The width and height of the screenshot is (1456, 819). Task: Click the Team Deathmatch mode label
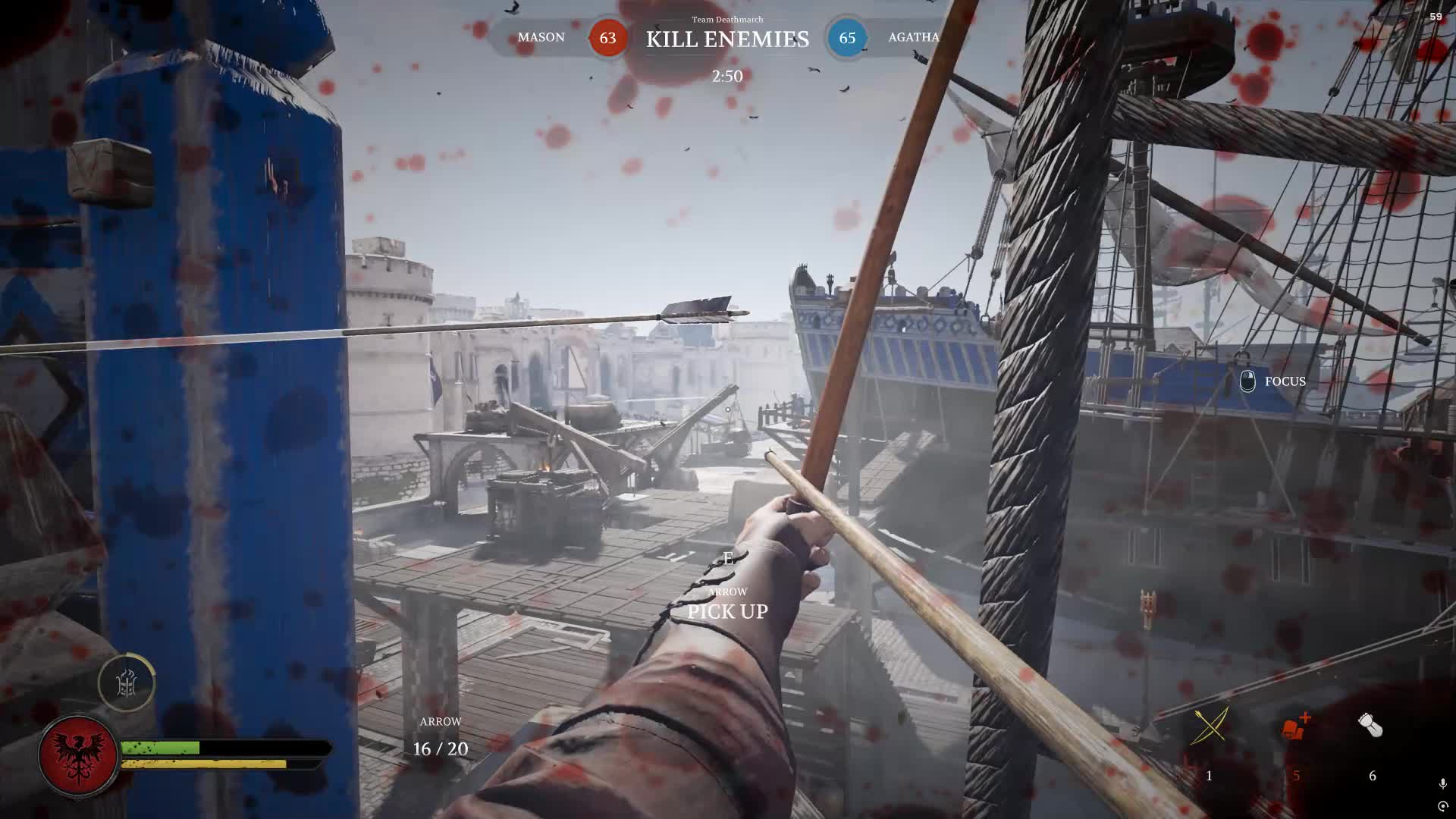pos(727,19)
